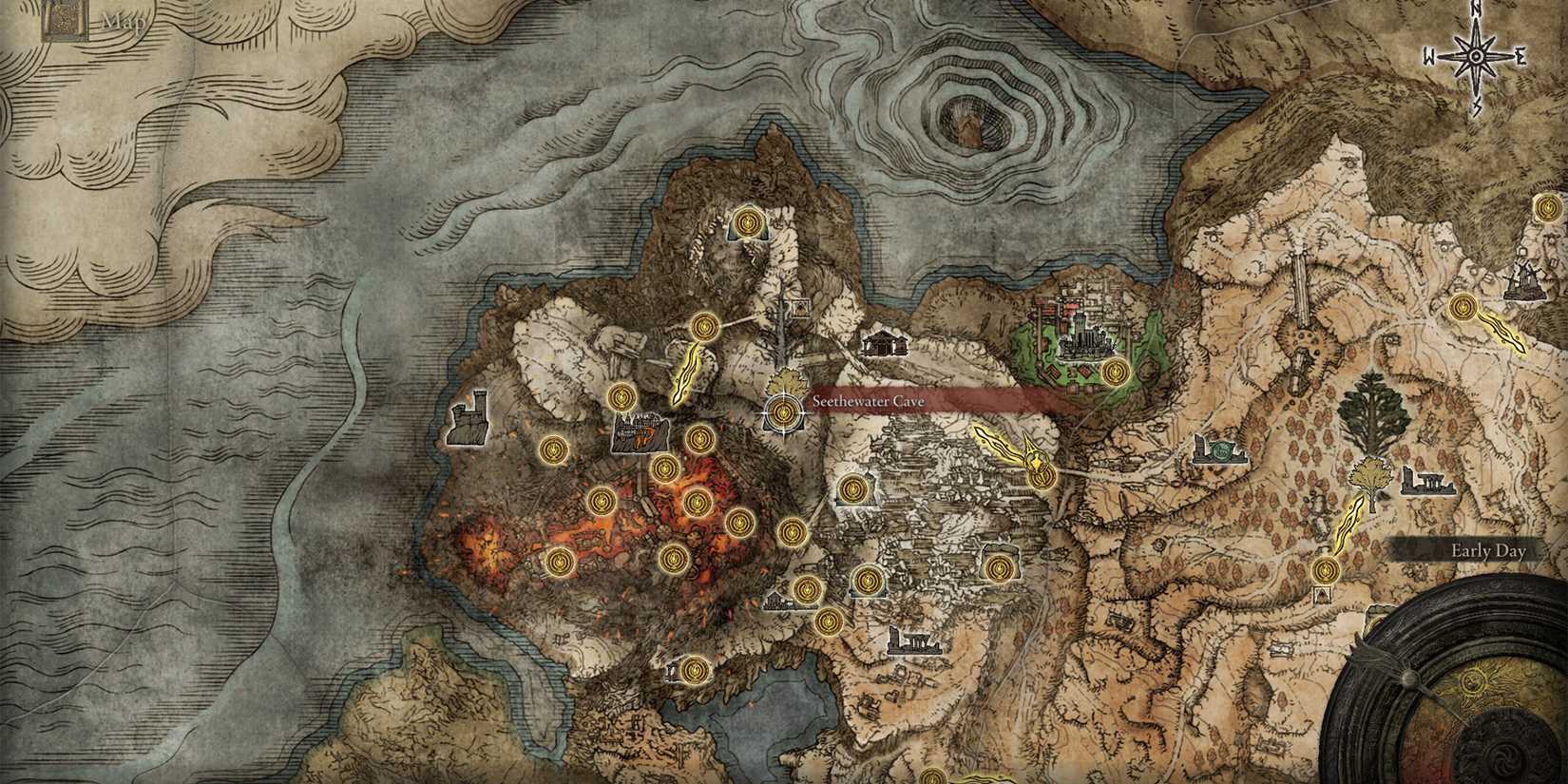The height and width of the screenshot is (784, 1568).
Task: Click the Early Day time indicator
Action: coord(1487,549)
